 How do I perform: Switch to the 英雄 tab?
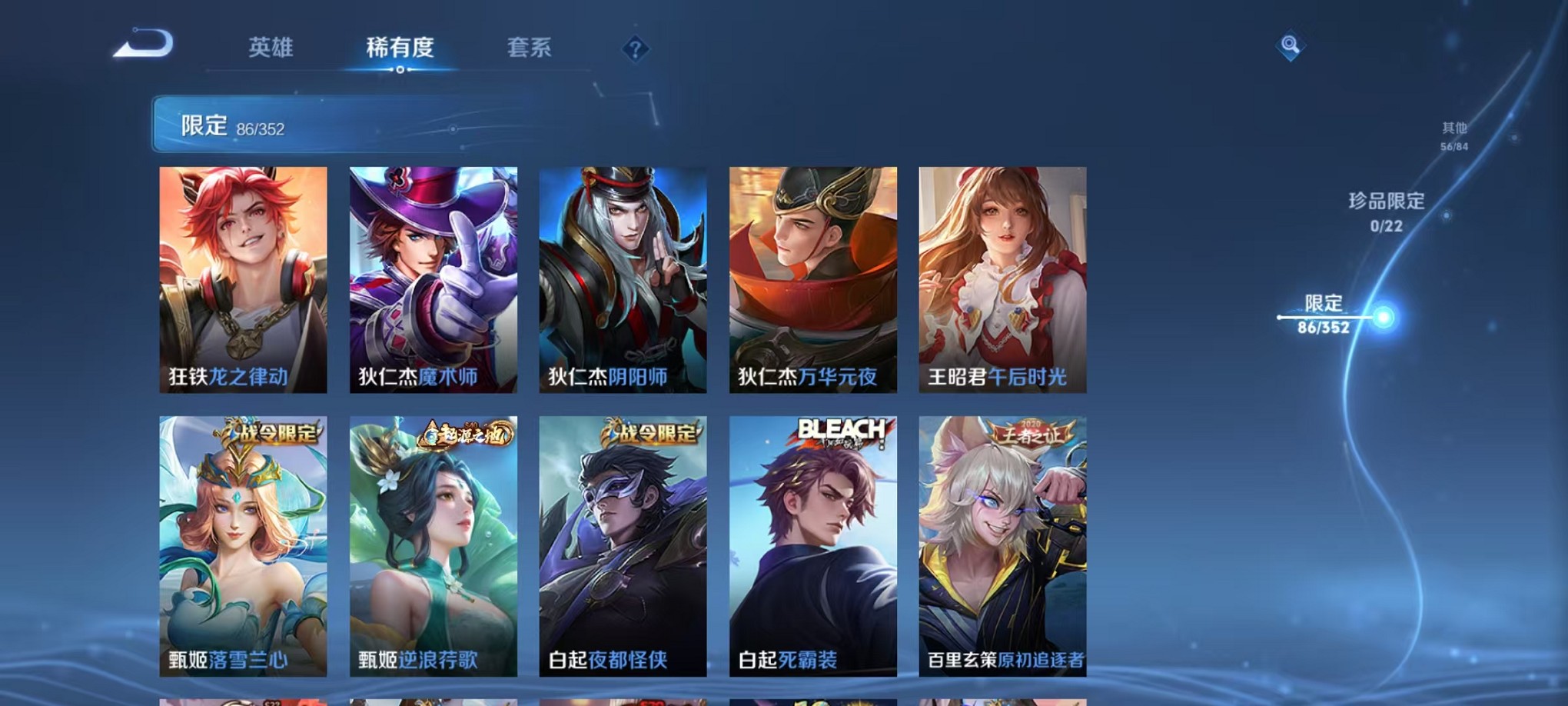pyautogui.click(x=271, y=48)
